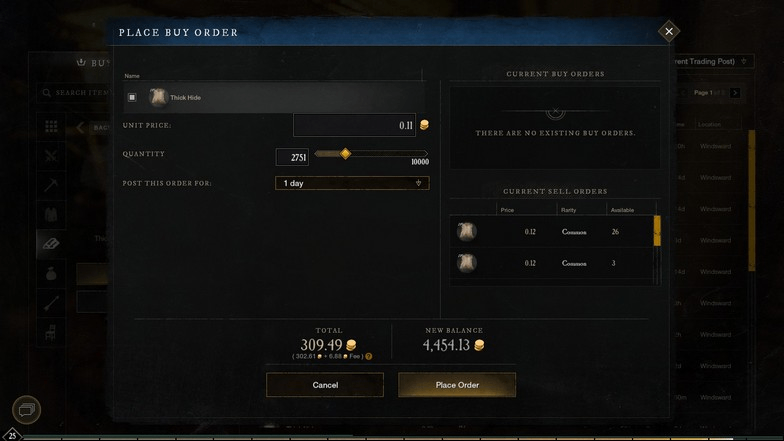The width and height of the screenshot is (784, 441).
Task: Click the sell orders list scrollbar
Action: pos(657,232)
